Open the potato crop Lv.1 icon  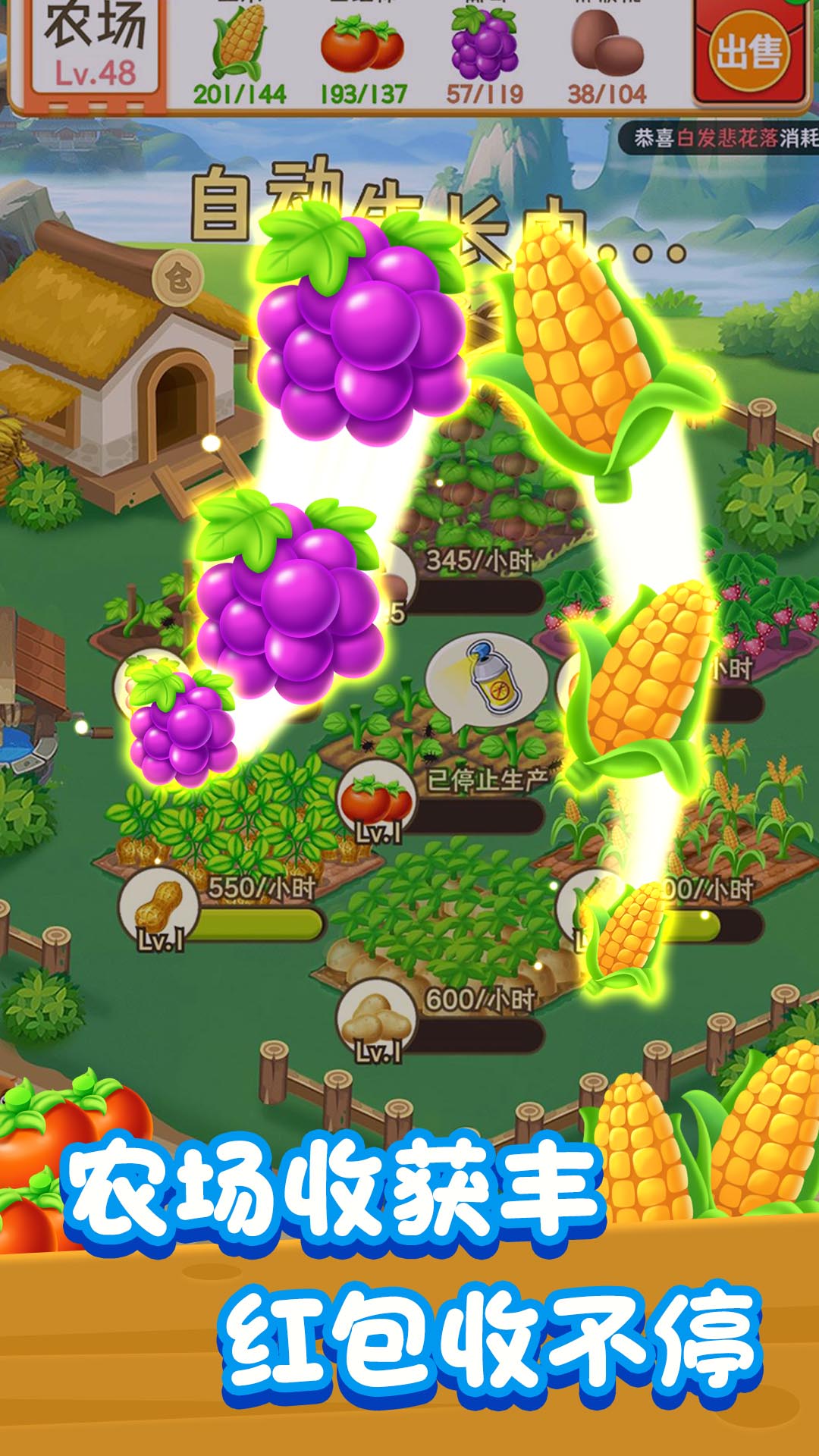point(376,1020)
